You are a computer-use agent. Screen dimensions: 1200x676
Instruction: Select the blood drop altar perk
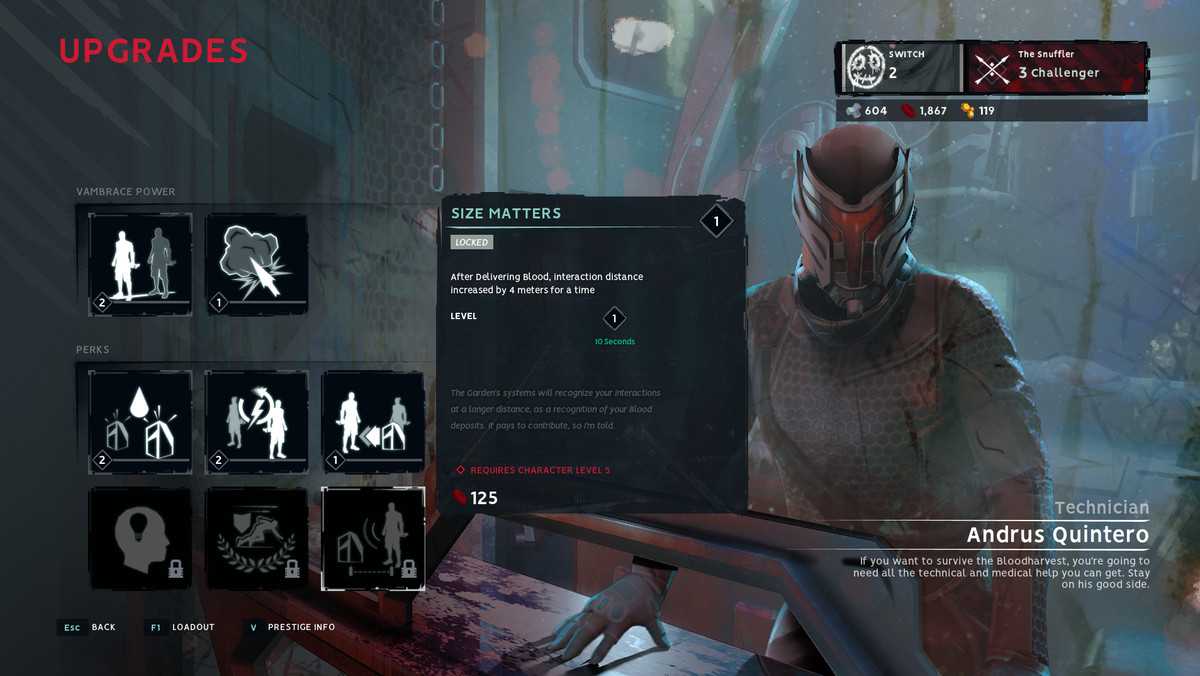pos(140,421)
